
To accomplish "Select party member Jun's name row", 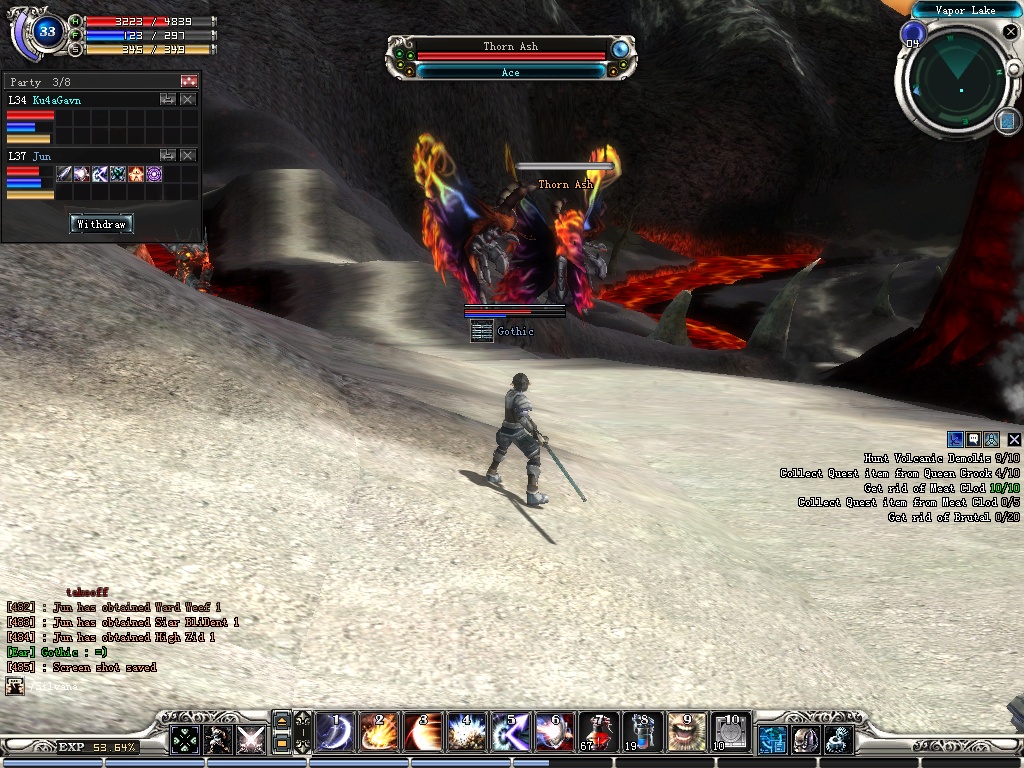I will (x=43, y=156).
